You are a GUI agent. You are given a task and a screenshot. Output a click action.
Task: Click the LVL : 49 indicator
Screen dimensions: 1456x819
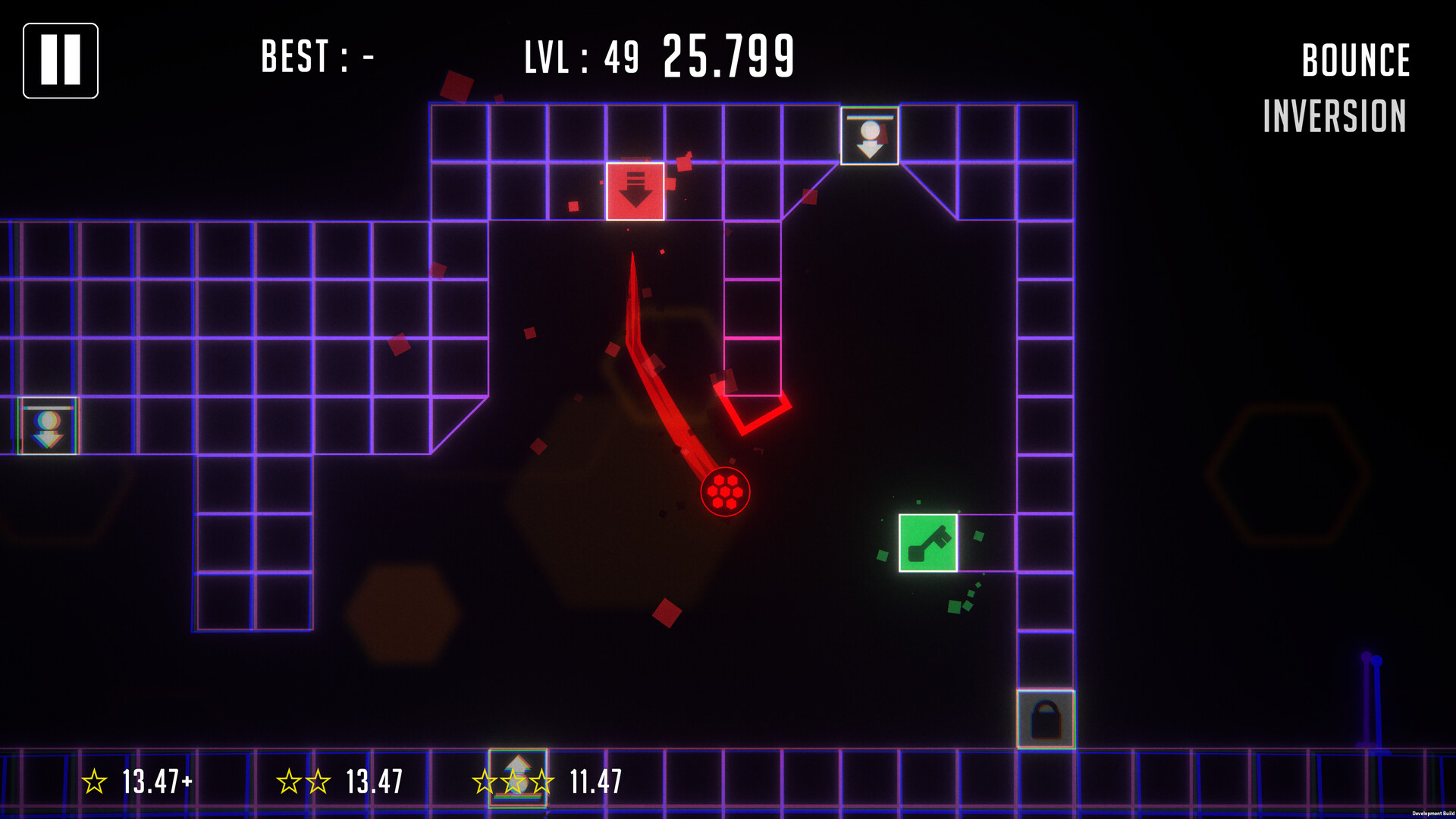[580, 58]
